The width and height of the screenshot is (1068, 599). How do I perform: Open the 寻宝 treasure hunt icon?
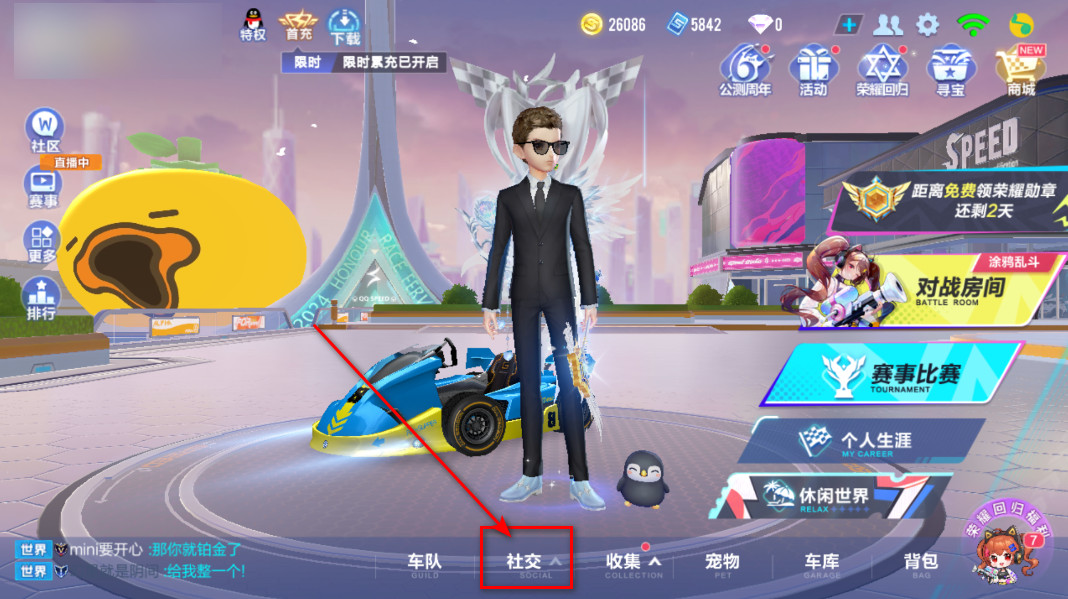(950, 70)
